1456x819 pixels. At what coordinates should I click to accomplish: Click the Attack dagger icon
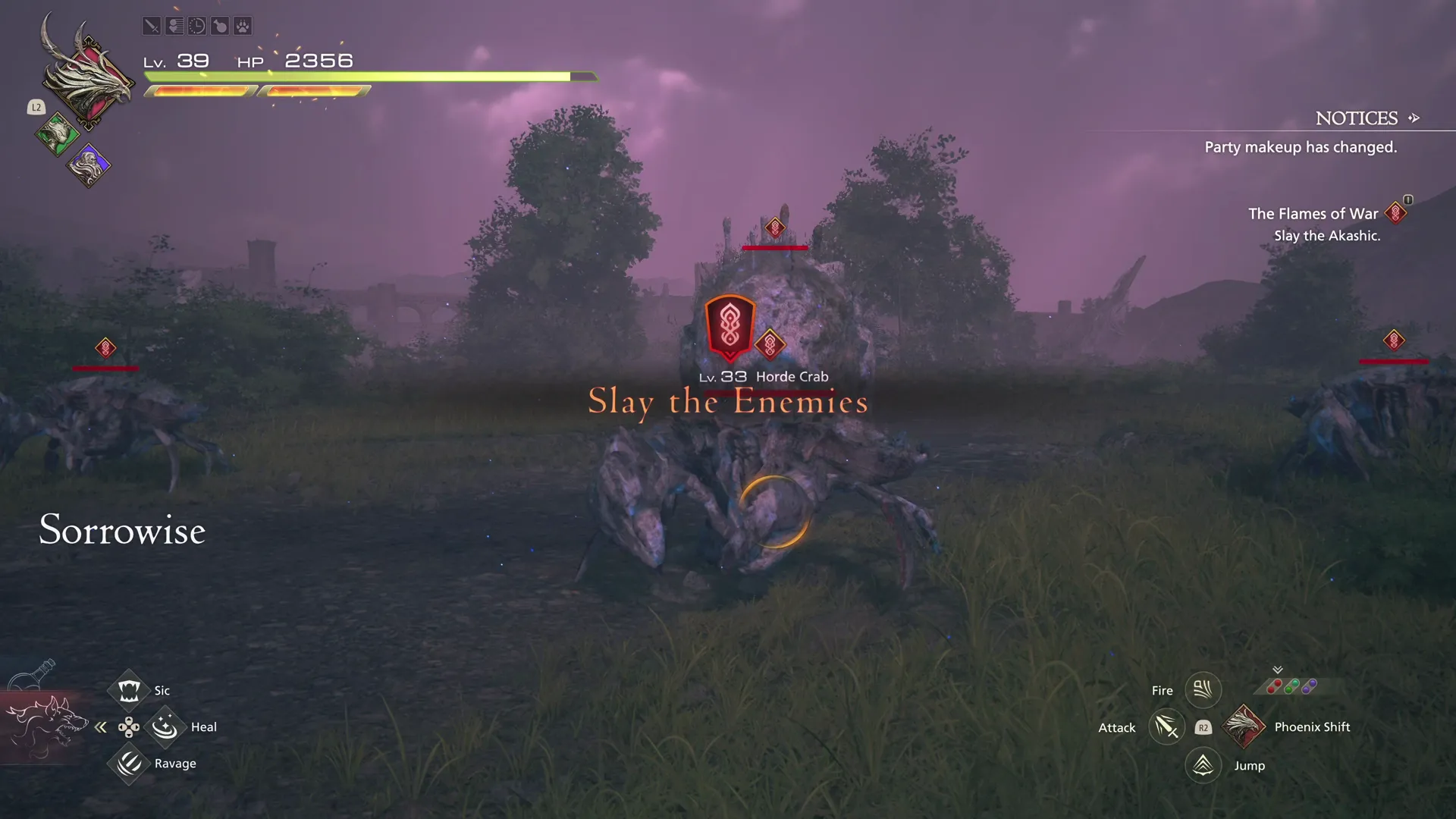[1167, 726]
